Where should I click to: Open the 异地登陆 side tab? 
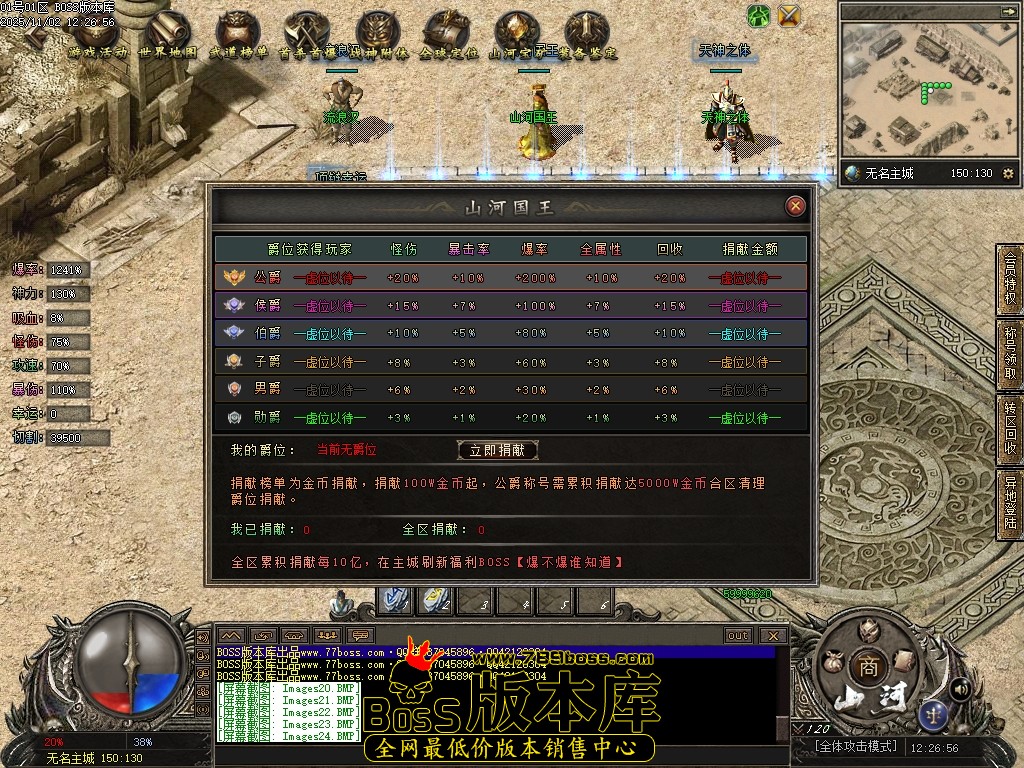pyautogui.click(x=1010, y=502)
